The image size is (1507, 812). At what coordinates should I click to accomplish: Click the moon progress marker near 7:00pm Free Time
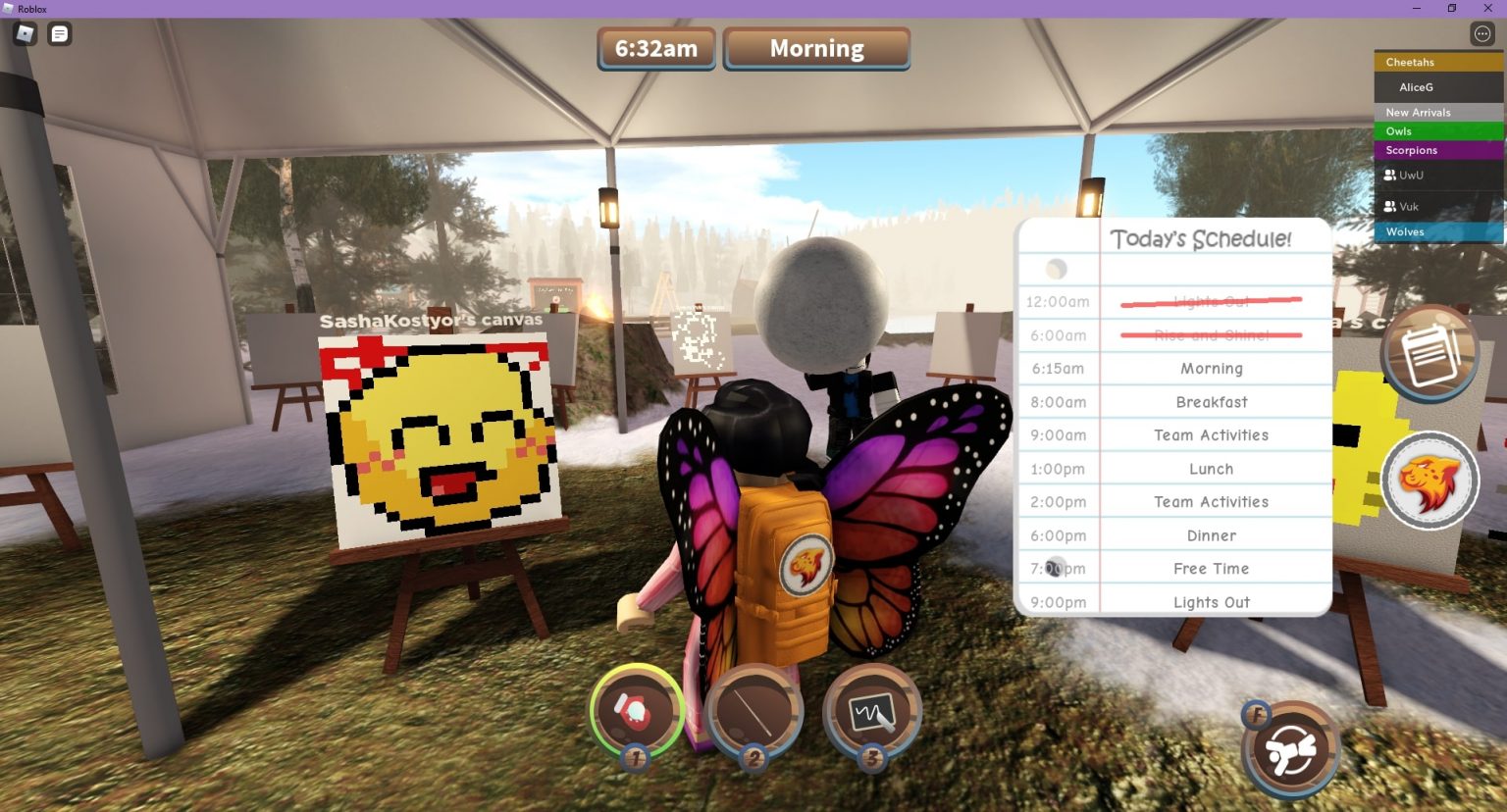click(x=1055, y=567)
